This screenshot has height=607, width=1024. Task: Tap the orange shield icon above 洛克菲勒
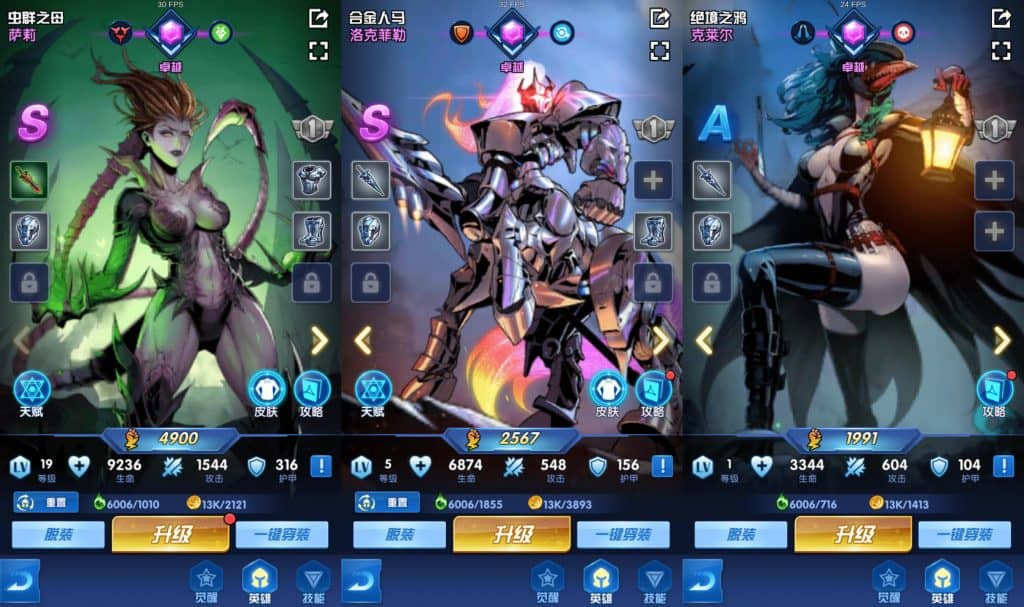click(x=461, y=32)
